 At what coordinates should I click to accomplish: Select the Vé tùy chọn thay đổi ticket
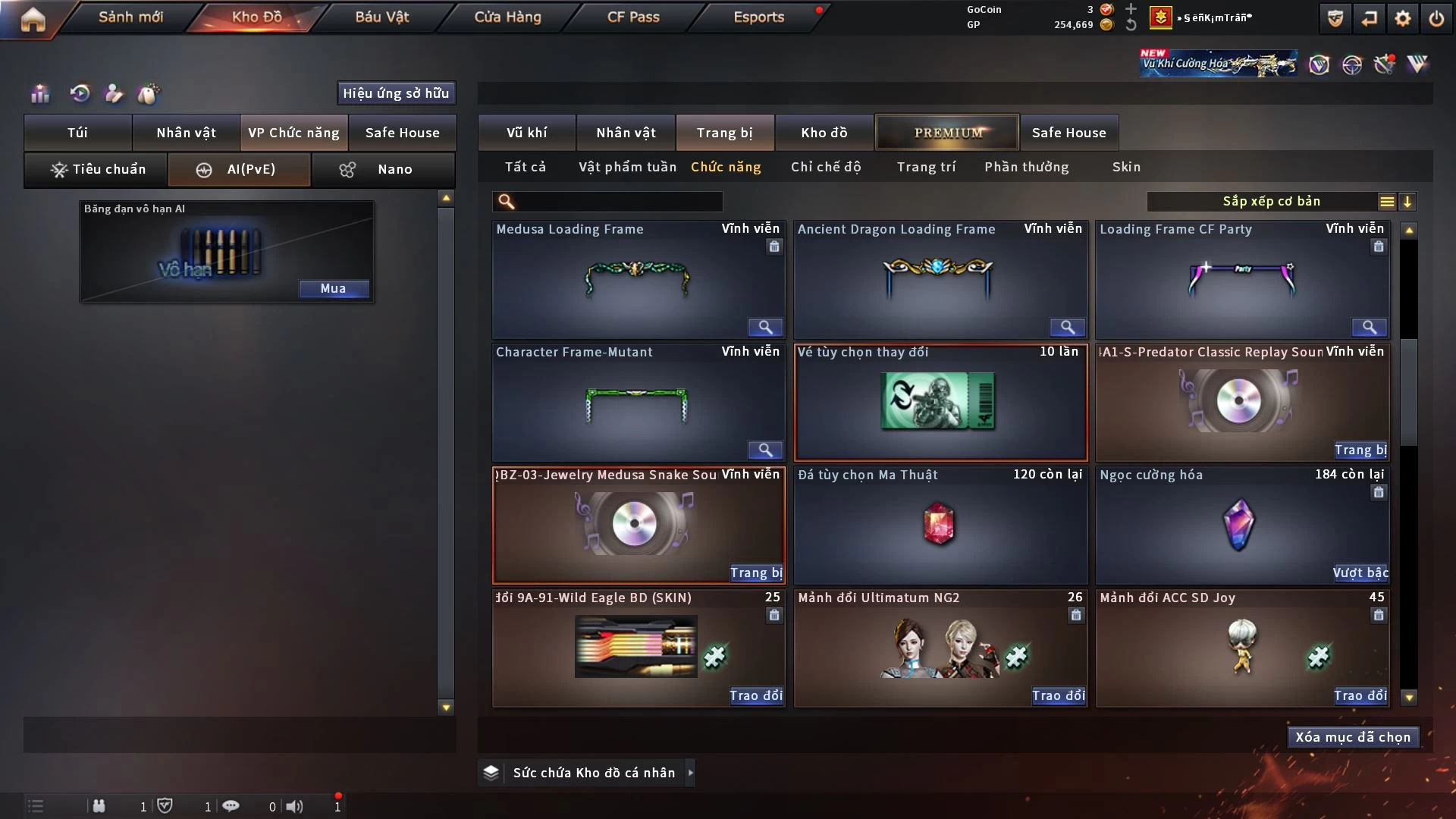pyautogui.click(x=940, y=402)
